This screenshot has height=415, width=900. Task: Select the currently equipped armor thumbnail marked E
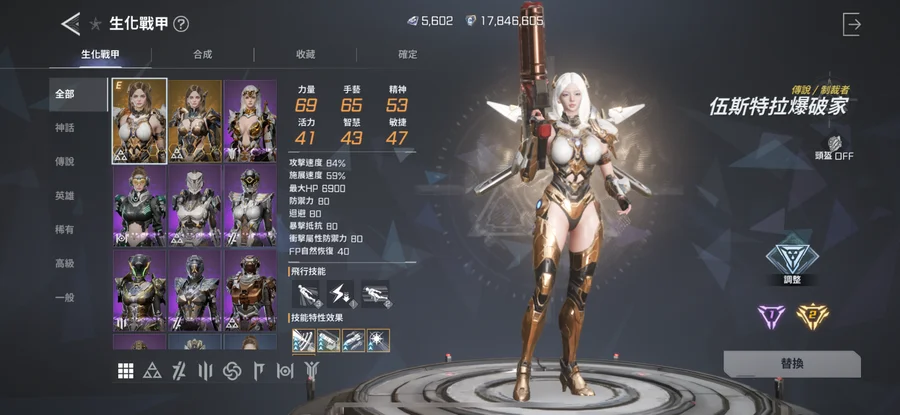click(140, 121)
